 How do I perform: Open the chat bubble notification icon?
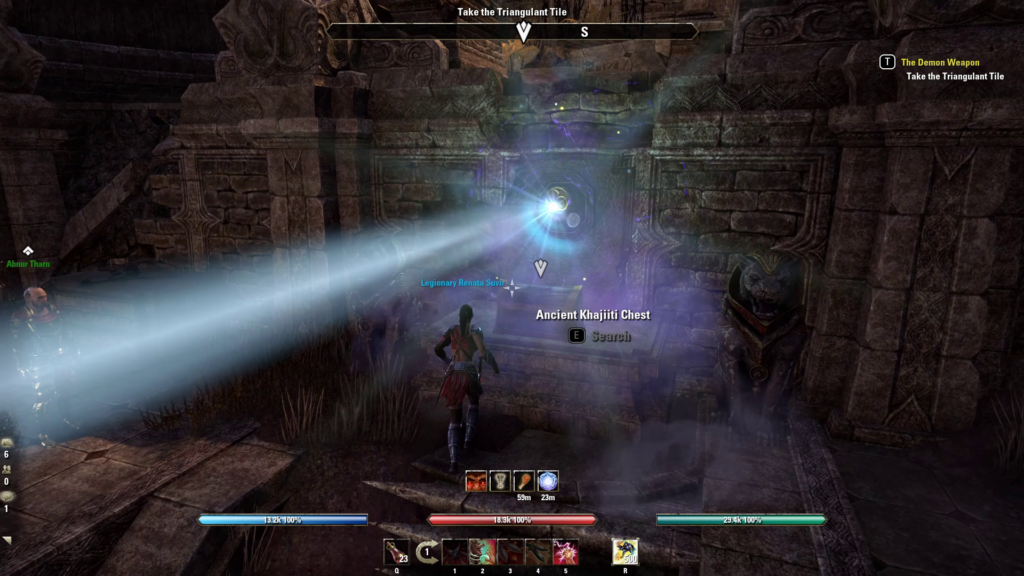(x=7, y=495)
